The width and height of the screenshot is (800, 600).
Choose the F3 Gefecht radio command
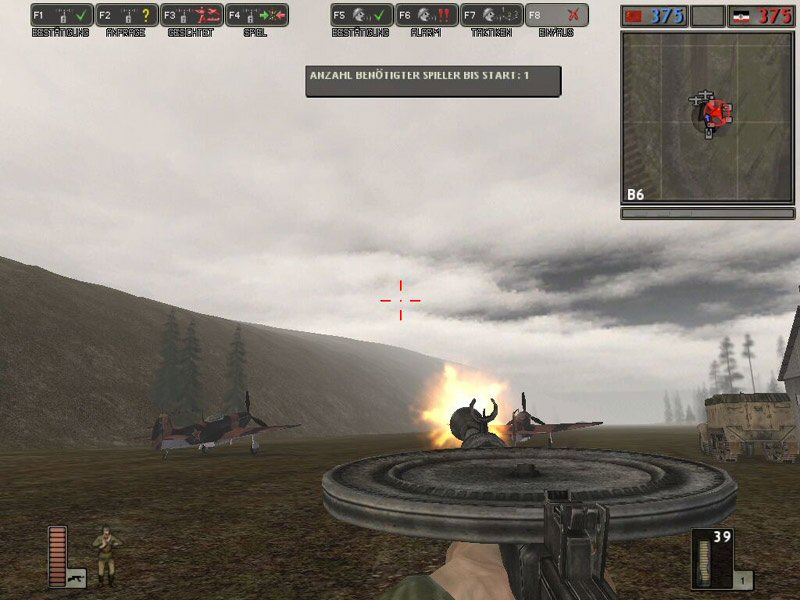[192, 16]
